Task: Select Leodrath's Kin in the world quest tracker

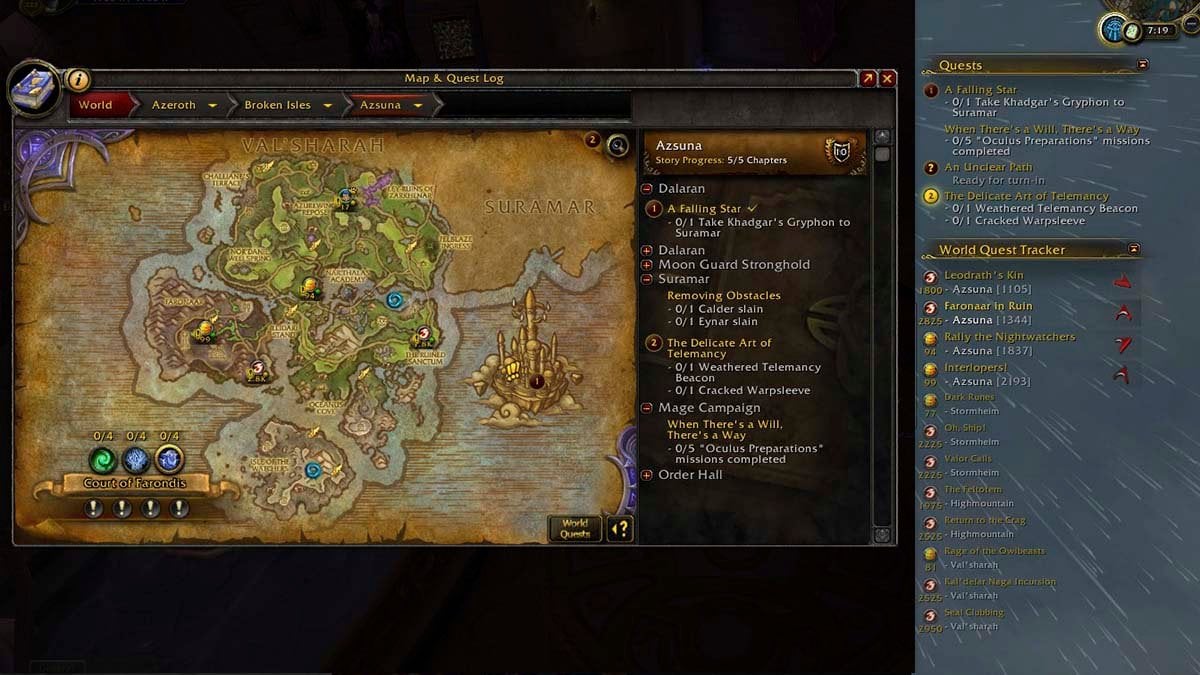Action: pyautogui.click(x=983, y=275)
